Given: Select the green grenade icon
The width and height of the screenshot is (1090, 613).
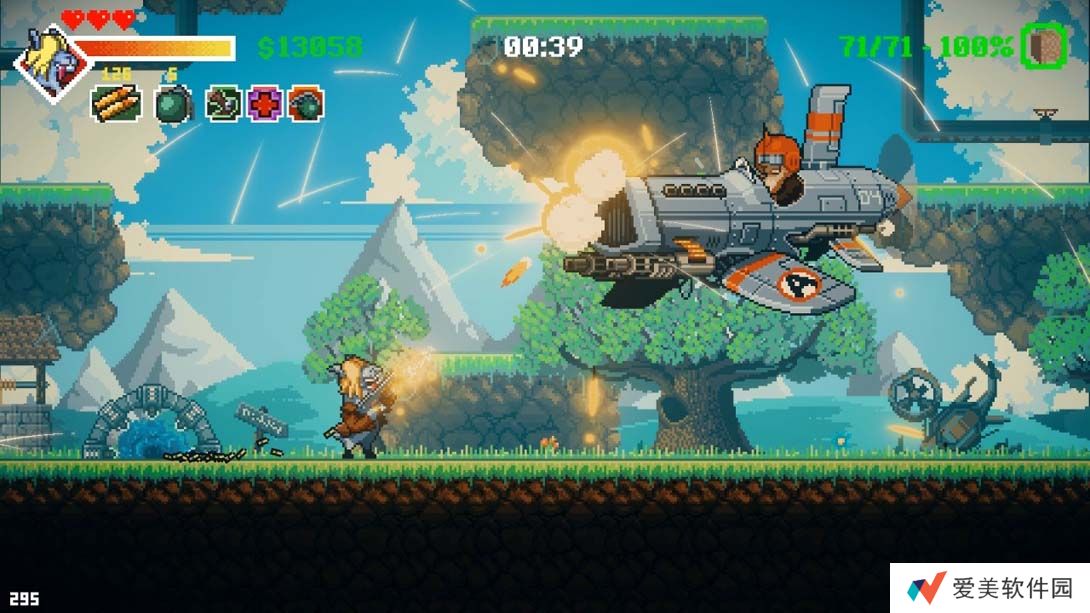Looking at the screenshot, I should (173, 104).
